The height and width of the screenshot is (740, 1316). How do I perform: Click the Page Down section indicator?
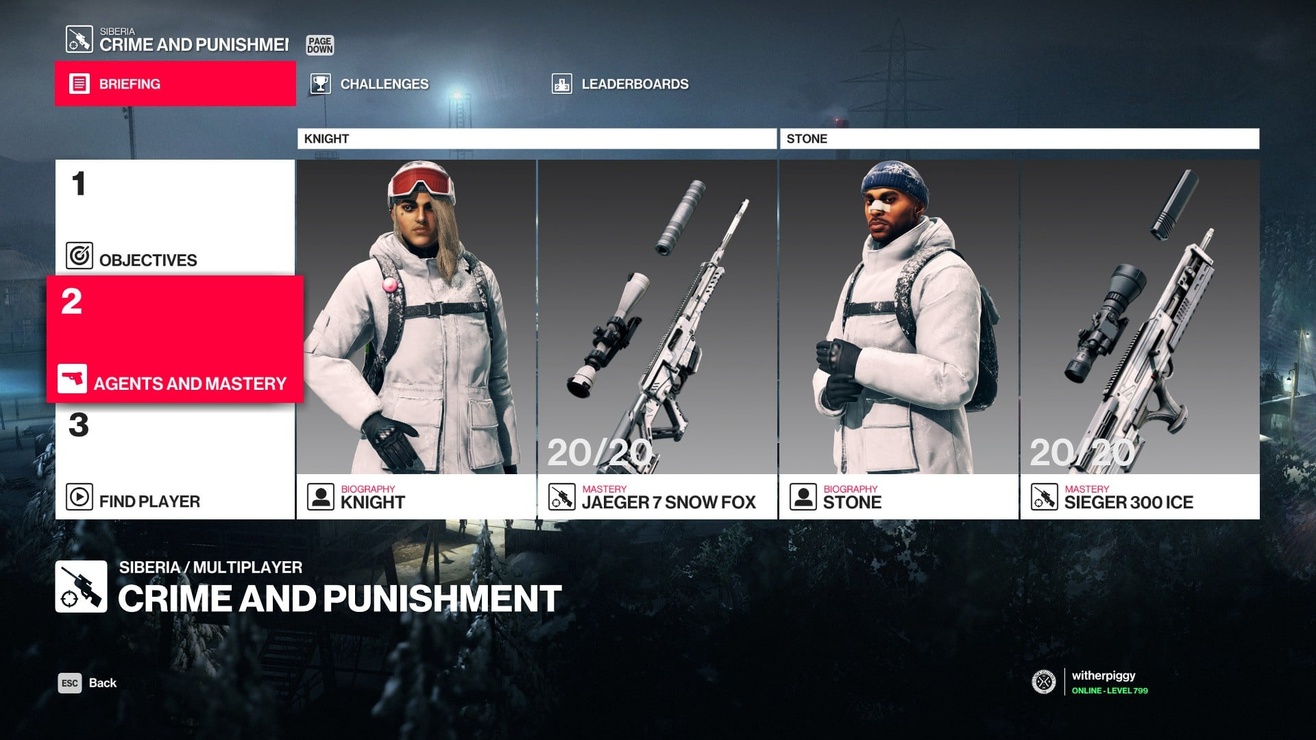pos(319,43)
